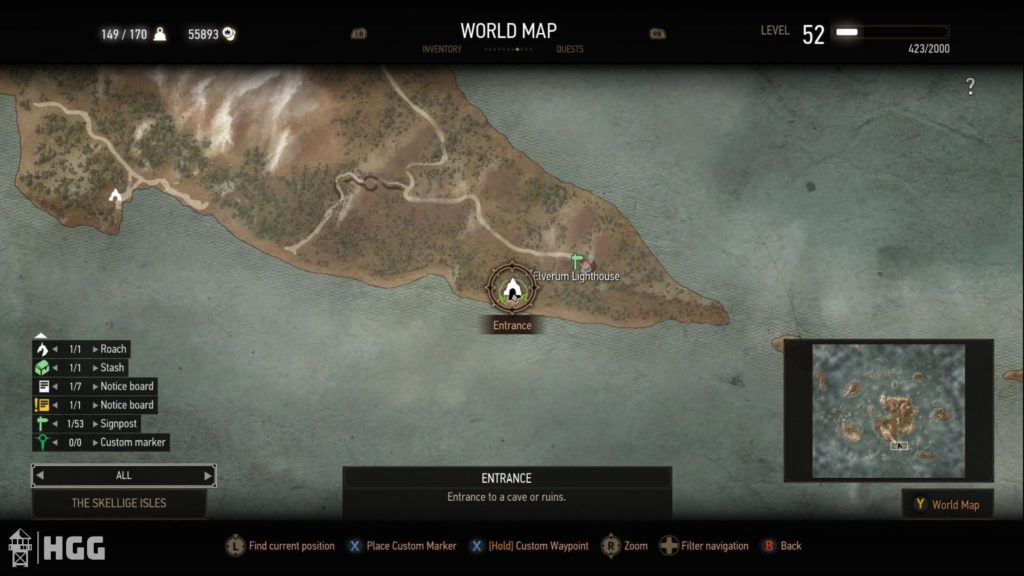Select the Signpost legend entry
This screenshot has height=576, width=1024.
[x=117, y=423]
